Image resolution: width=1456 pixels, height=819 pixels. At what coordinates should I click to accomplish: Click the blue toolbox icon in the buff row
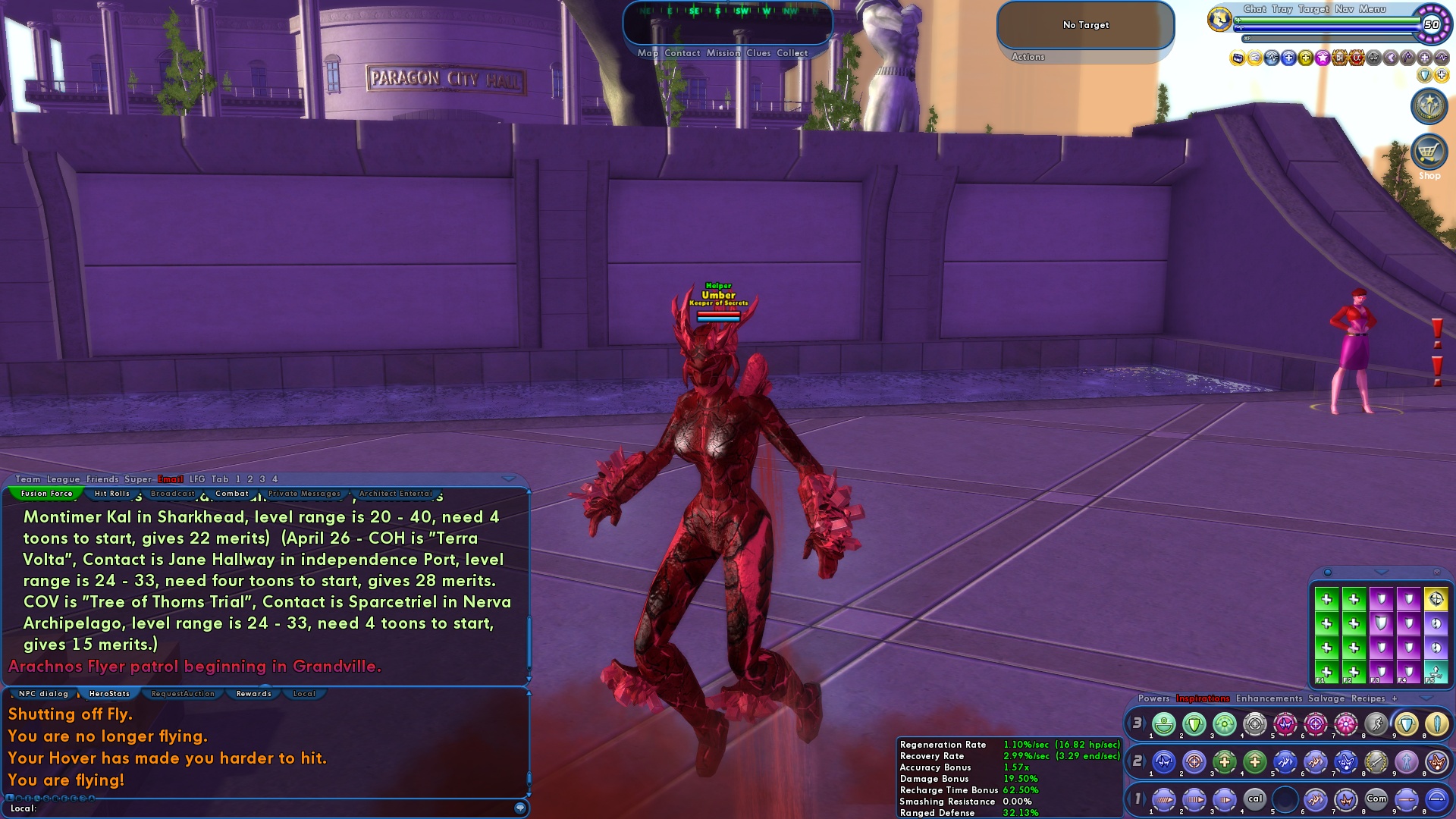point(1238,58)
